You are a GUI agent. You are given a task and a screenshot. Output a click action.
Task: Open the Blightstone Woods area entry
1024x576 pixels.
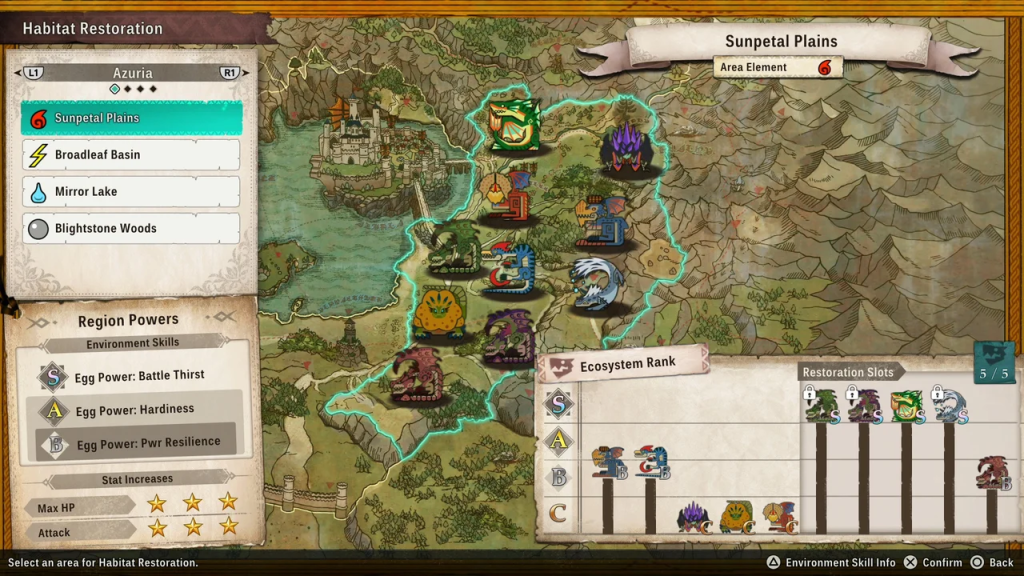point(131,228)
